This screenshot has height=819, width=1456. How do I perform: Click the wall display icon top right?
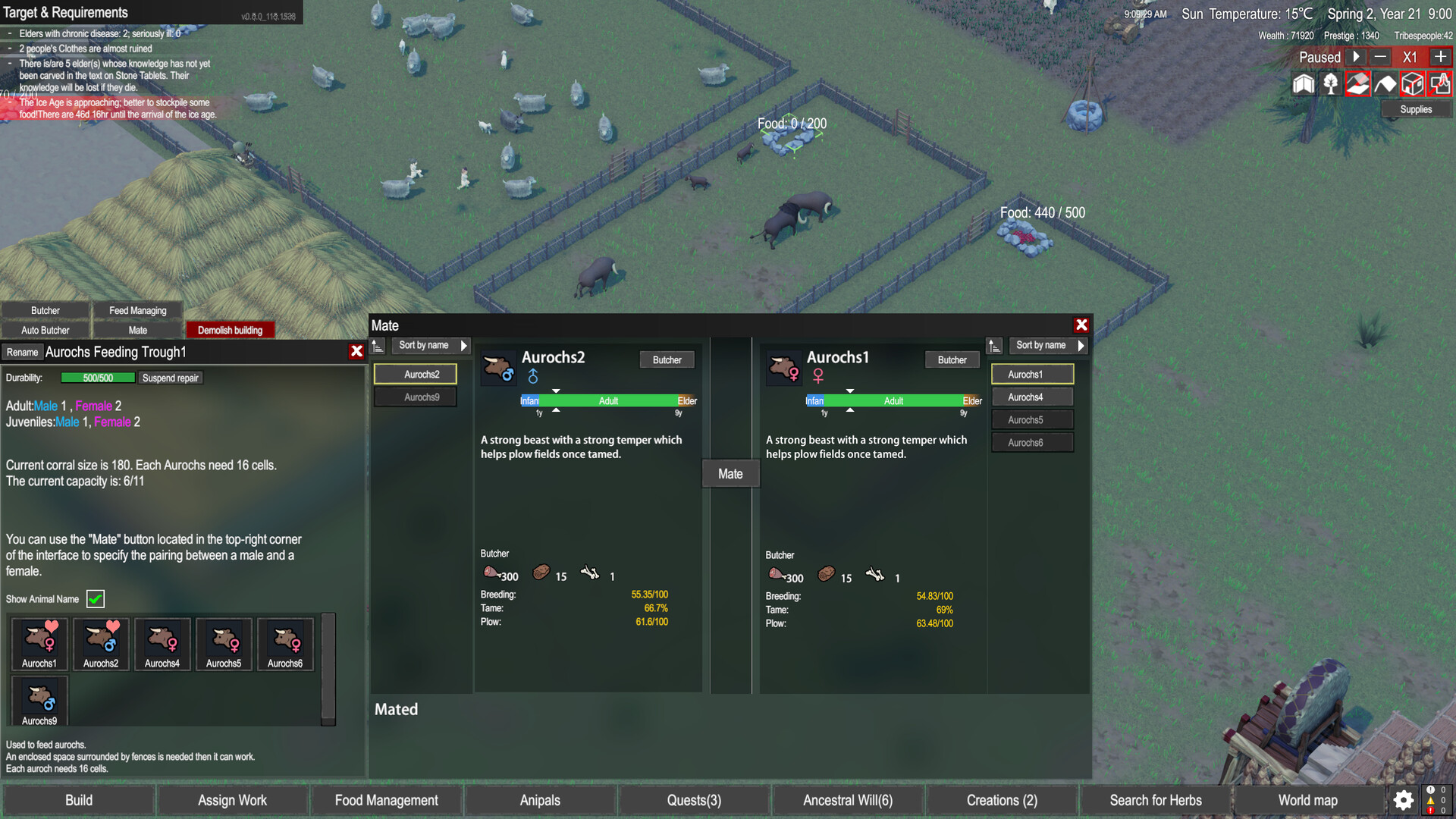[x=1385, y=83]
